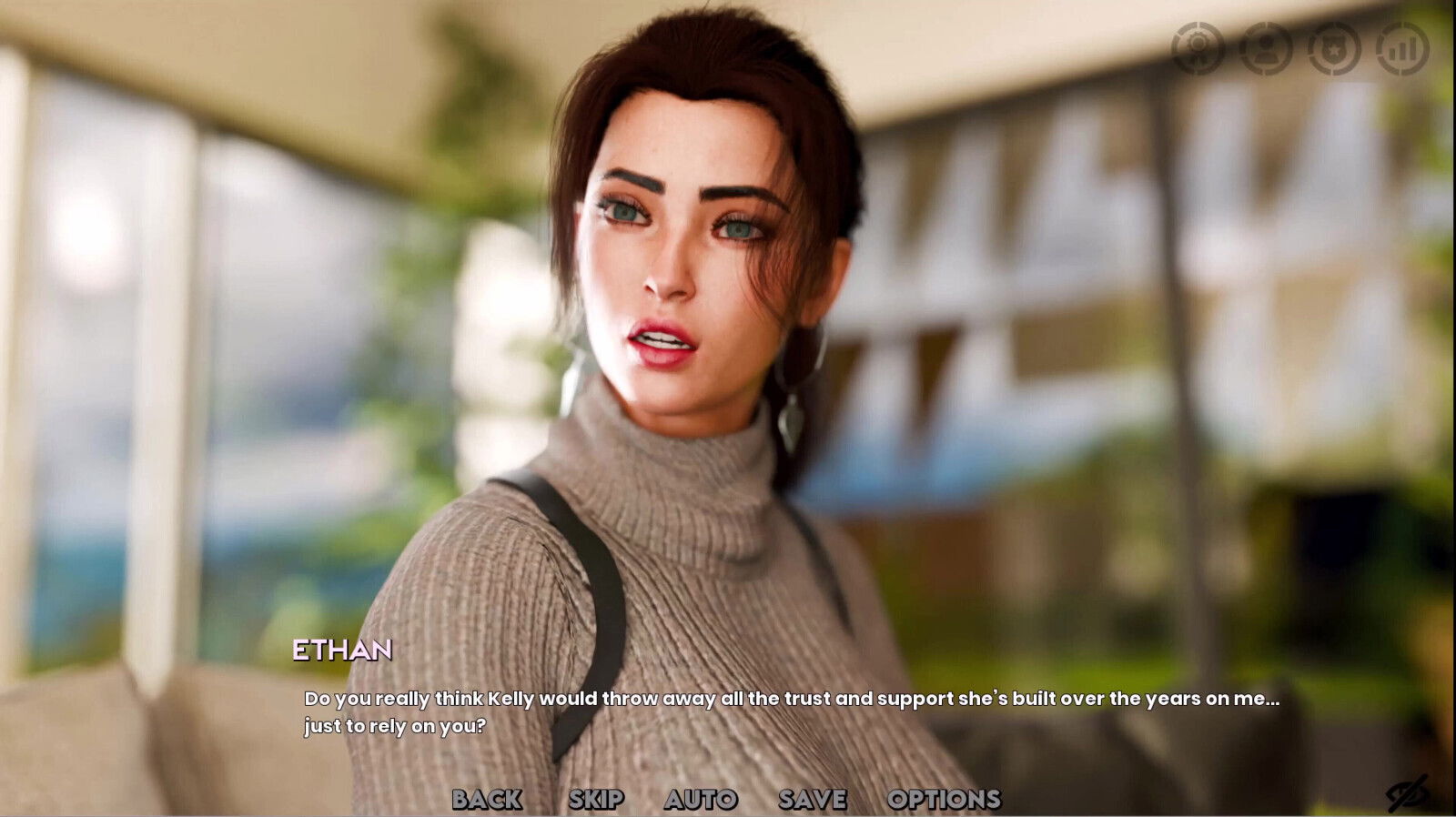The width and height of the screenshot is (1456, 817).
Task: Click SKIP to fast-forward the story
Action: pyautogui.click(x=597, y=800)
